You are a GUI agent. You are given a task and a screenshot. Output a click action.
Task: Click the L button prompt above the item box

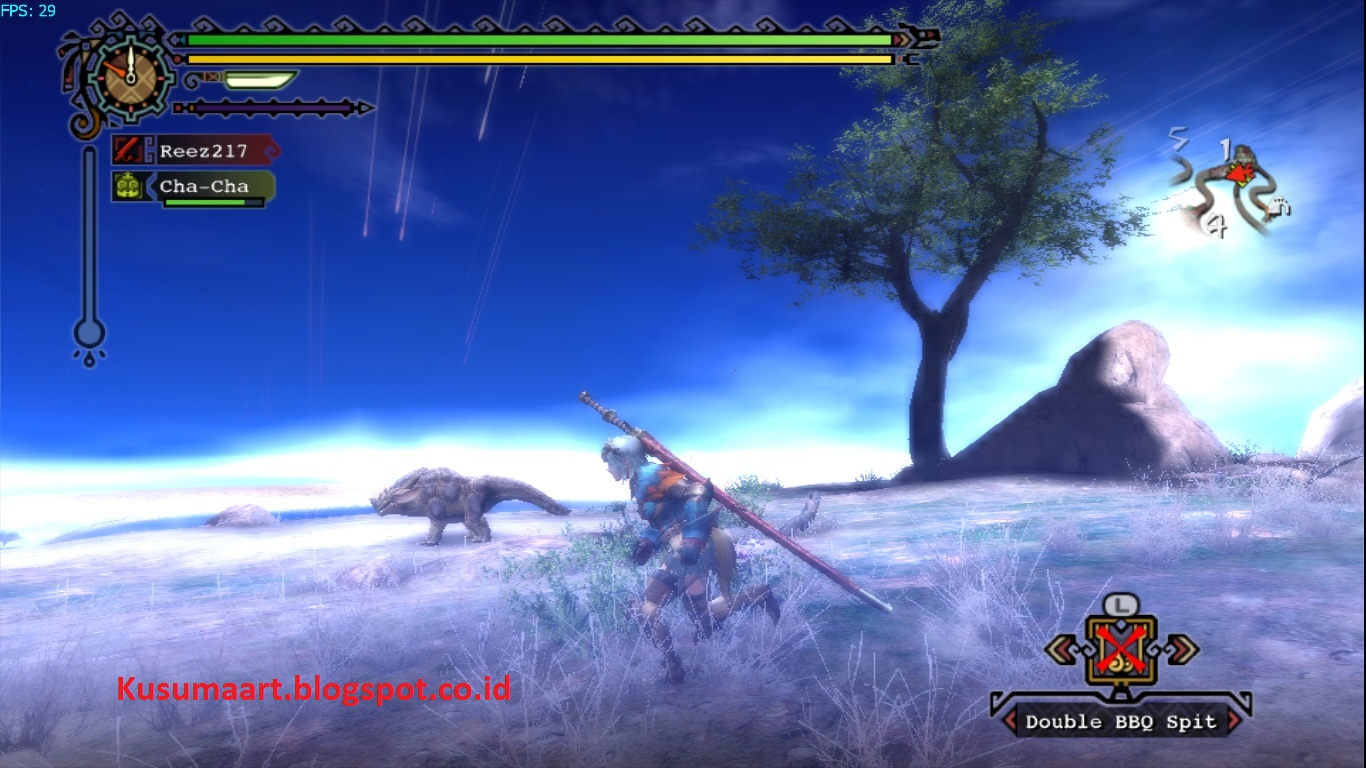(1120, 605)
